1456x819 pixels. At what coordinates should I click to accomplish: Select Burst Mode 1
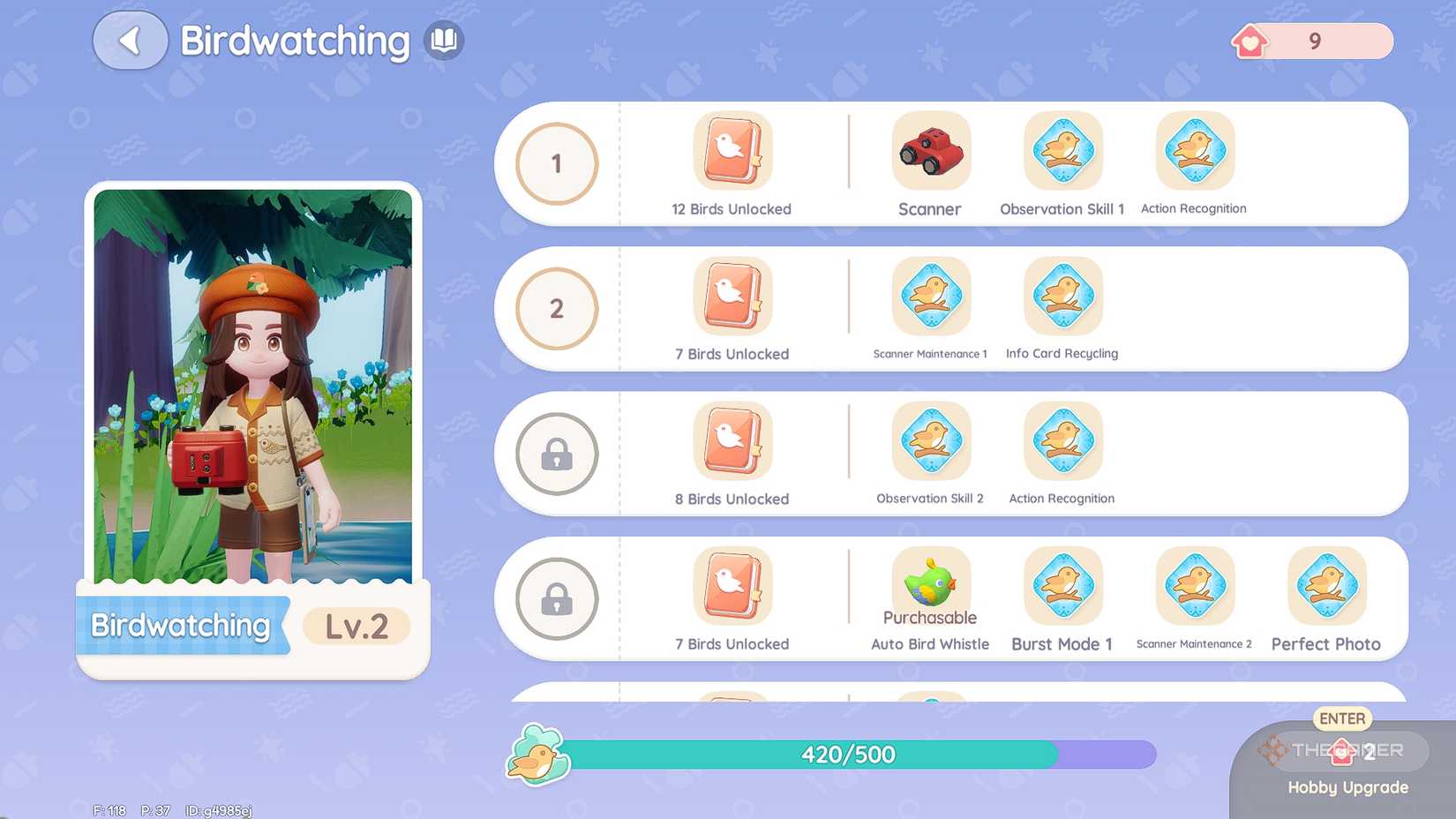click(x=1062, y=586)
